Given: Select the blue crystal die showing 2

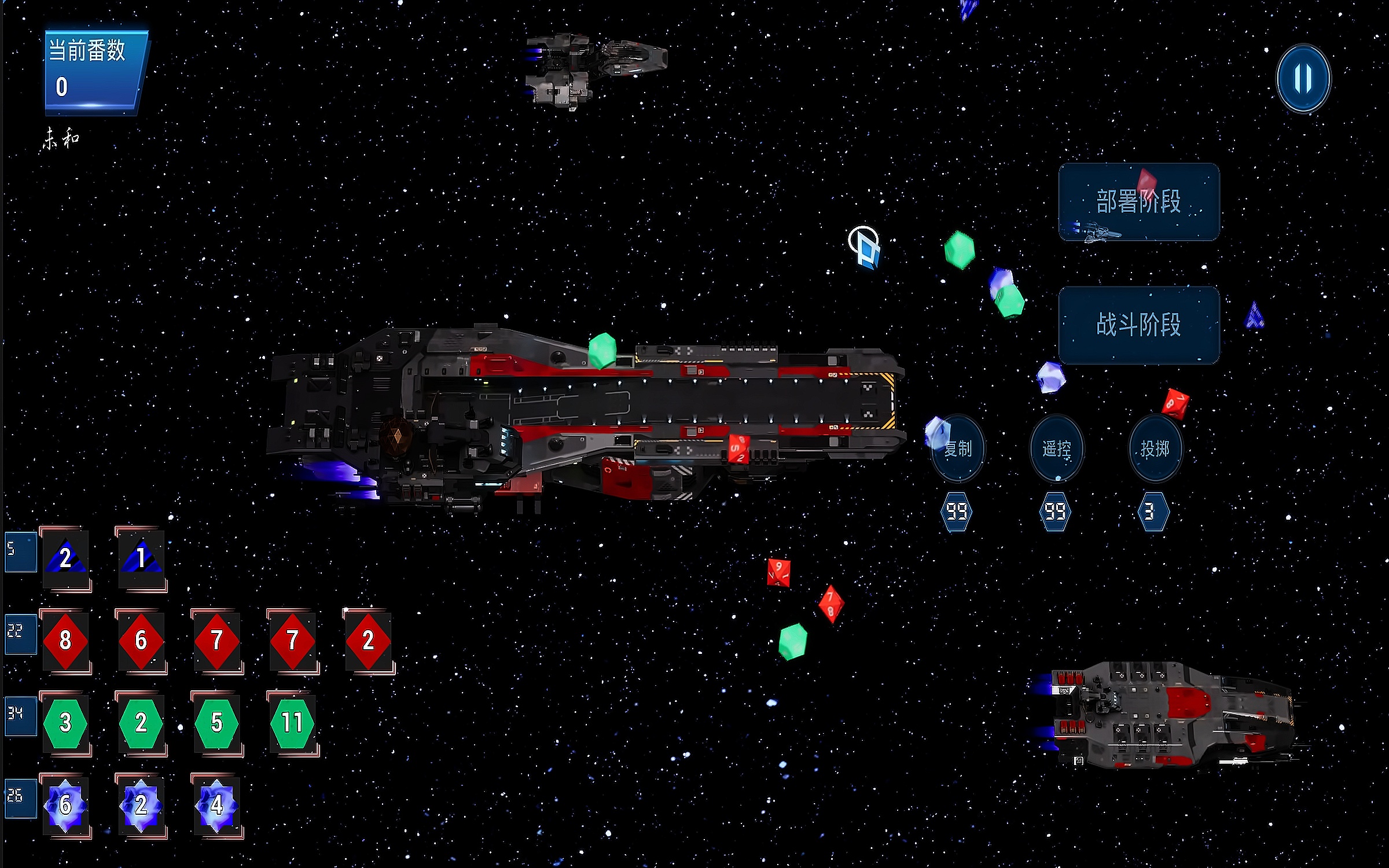Looking at the screenshot, I should (x=141, y=805).
